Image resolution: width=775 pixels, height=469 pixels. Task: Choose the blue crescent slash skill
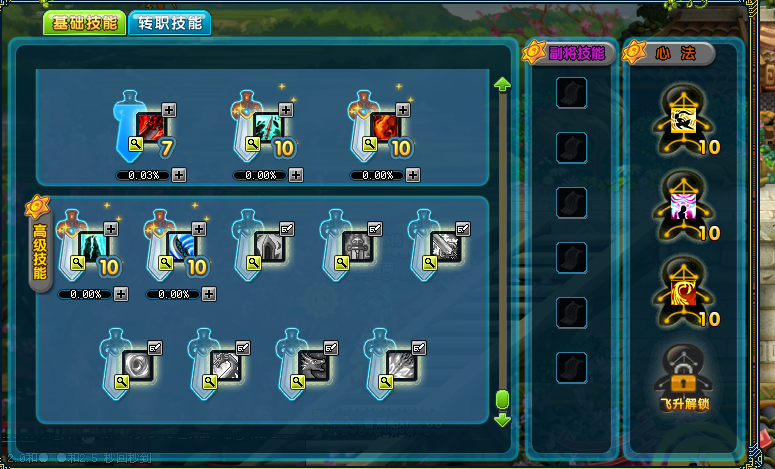tap(181, 246)
